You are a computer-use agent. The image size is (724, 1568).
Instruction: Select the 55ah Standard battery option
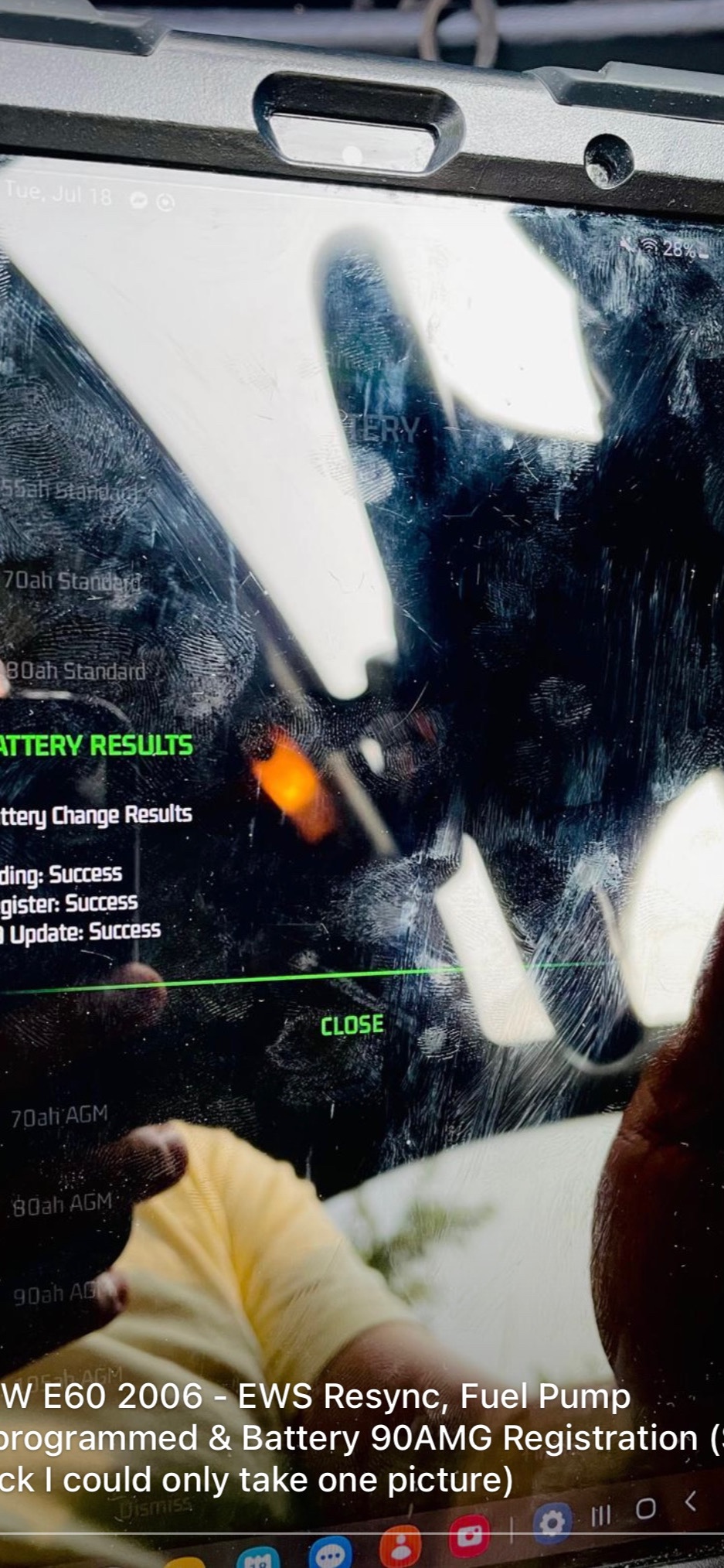(70, 489)
